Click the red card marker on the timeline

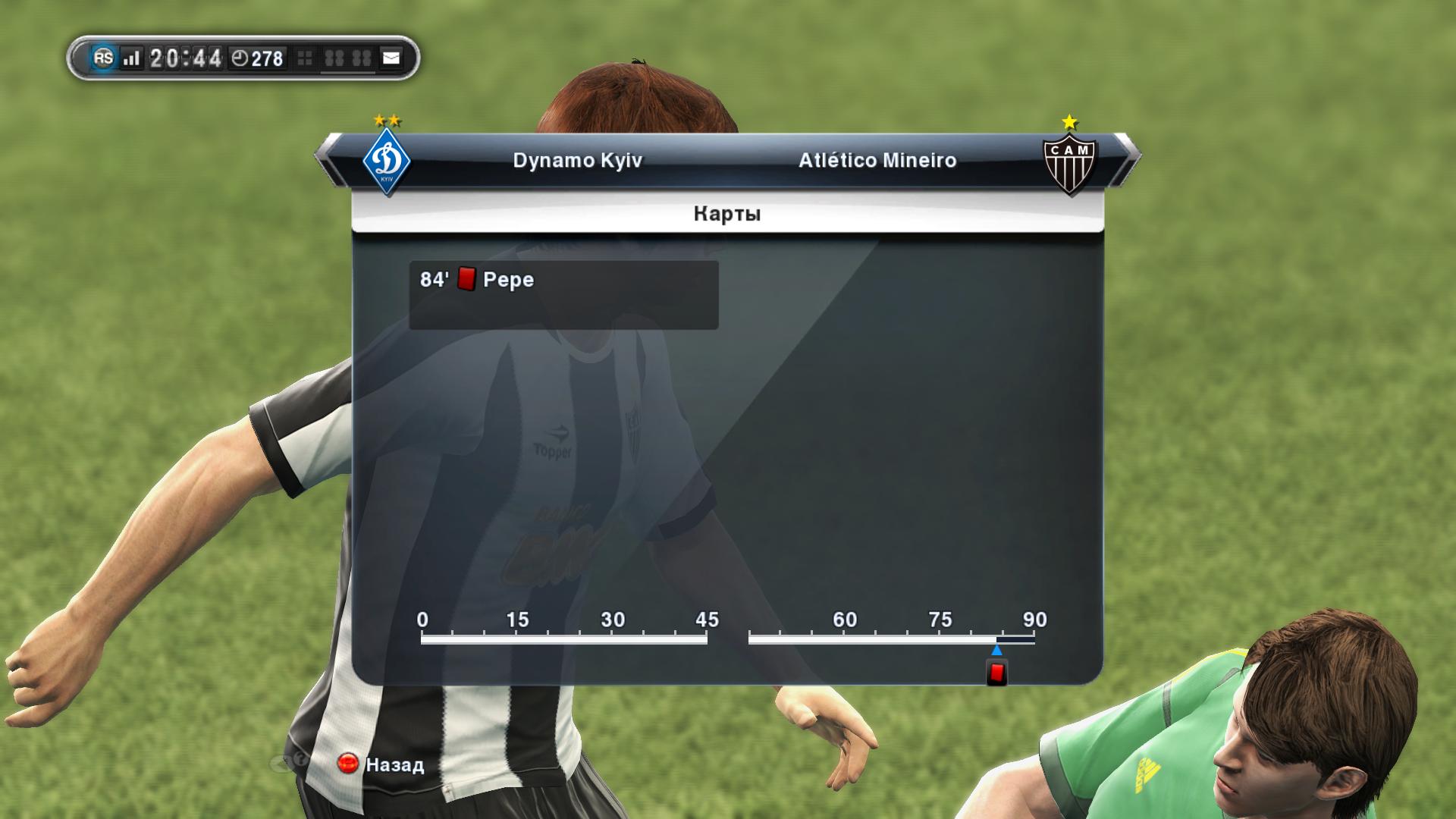(996, 673)
